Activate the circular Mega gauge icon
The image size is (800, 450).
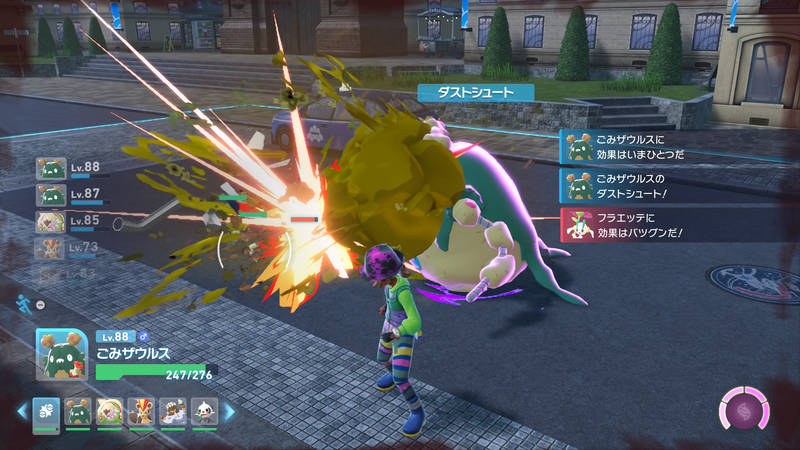[x=745, y=410]
